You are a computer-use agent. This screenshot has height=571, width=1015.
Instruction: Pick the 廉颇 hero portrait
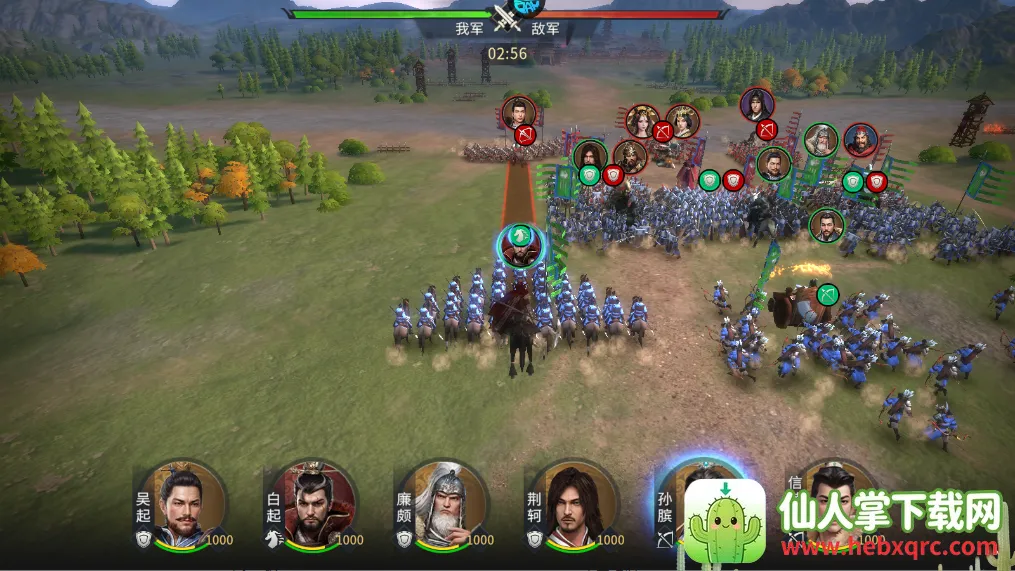click(x=443, y=504)
